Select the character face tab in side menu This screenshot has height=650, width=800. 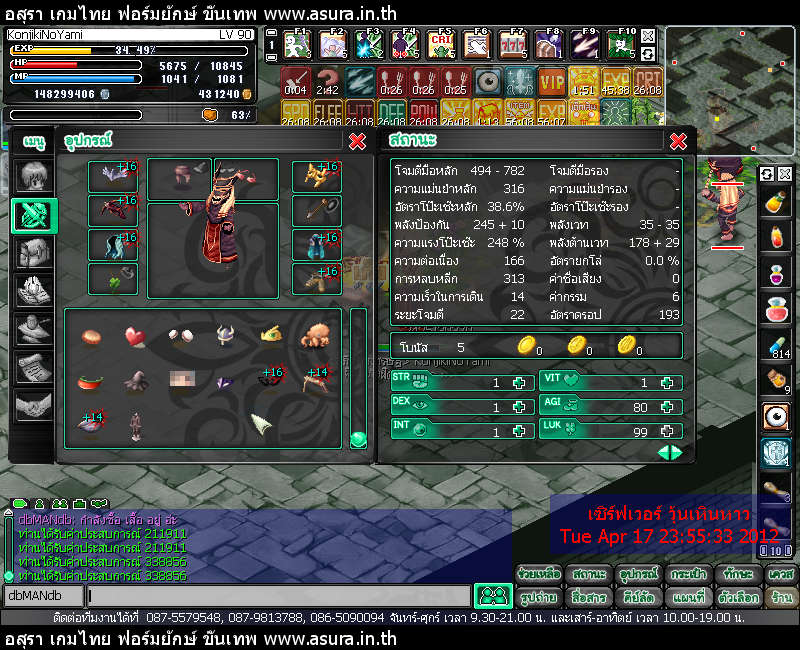[x=34, y=177]
